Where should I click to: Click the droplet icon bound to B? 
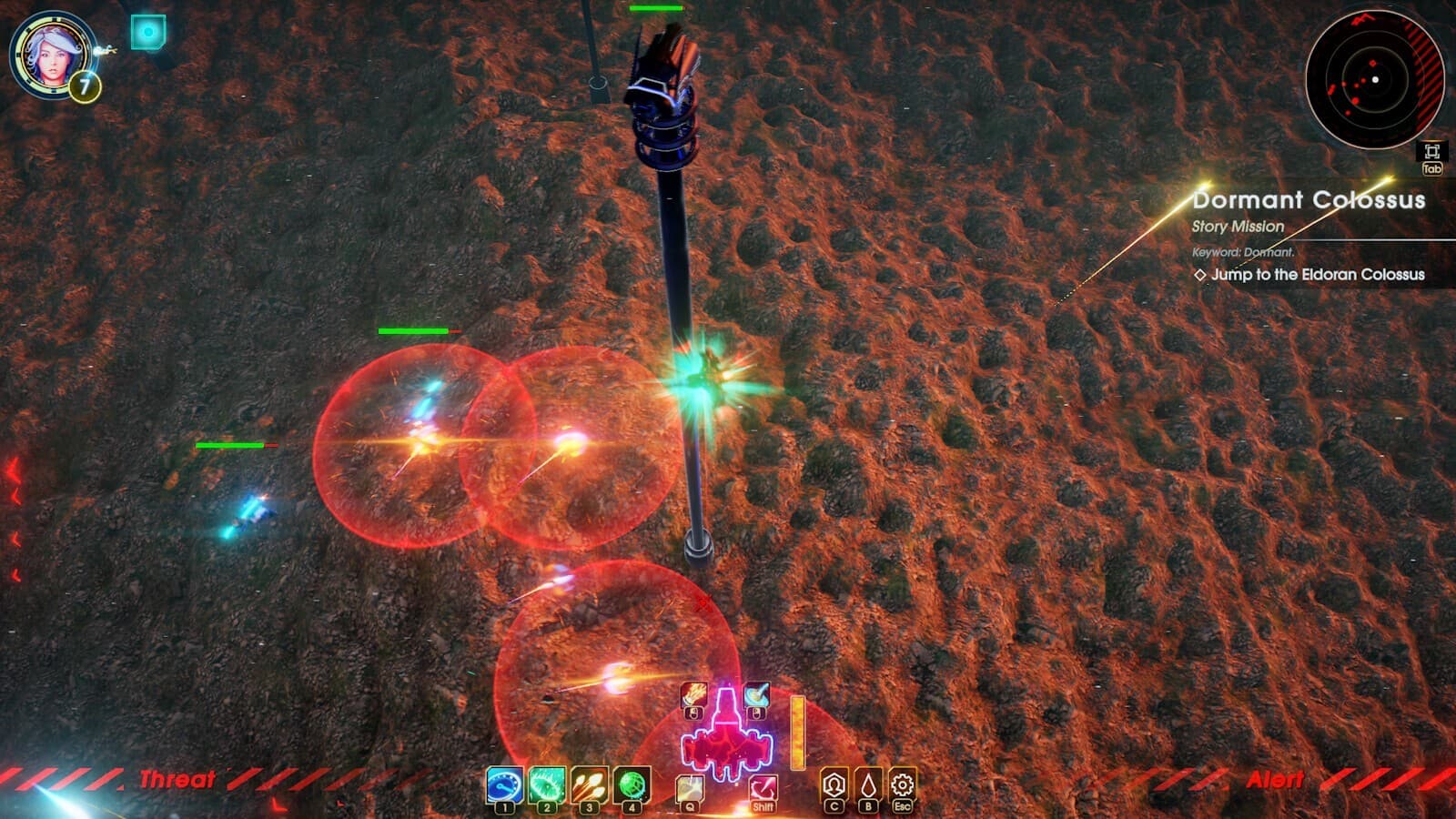coord(867,784)
